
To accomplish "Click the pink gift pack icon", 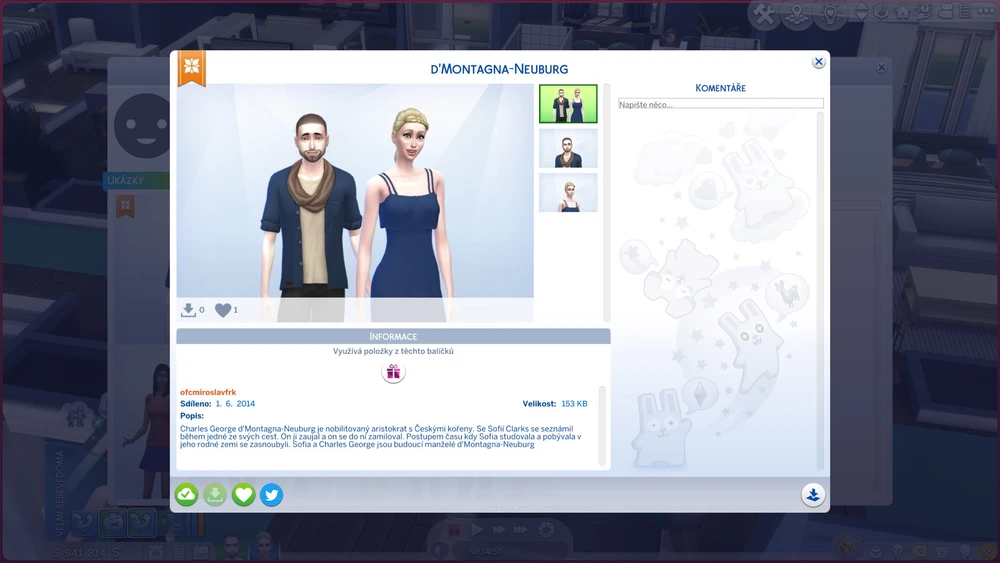I will click(393, 372).
